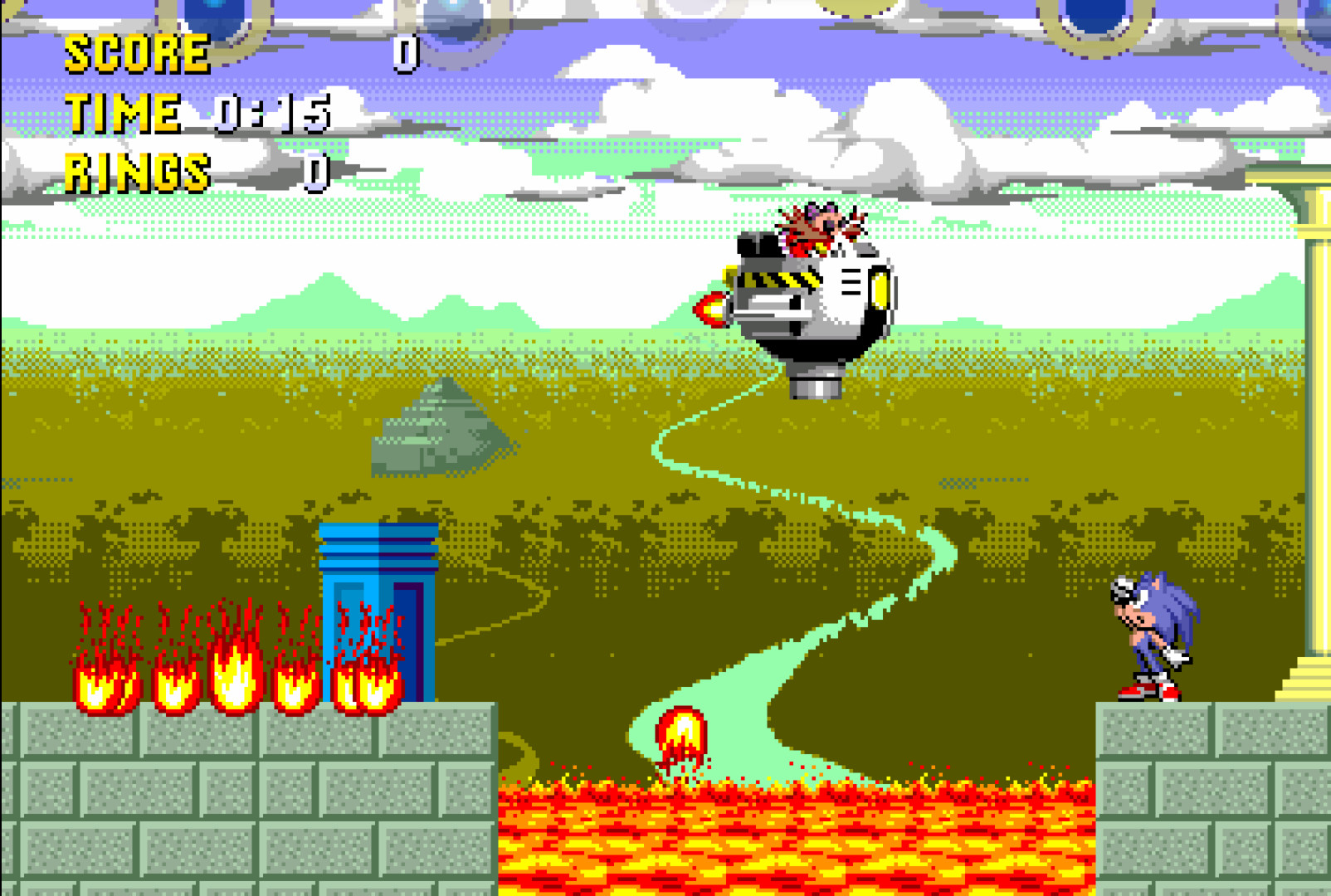This screenshot has width=1331, height=896.
Task: Click the bubbling lava surface at the bottom
Action: (788, 830)
